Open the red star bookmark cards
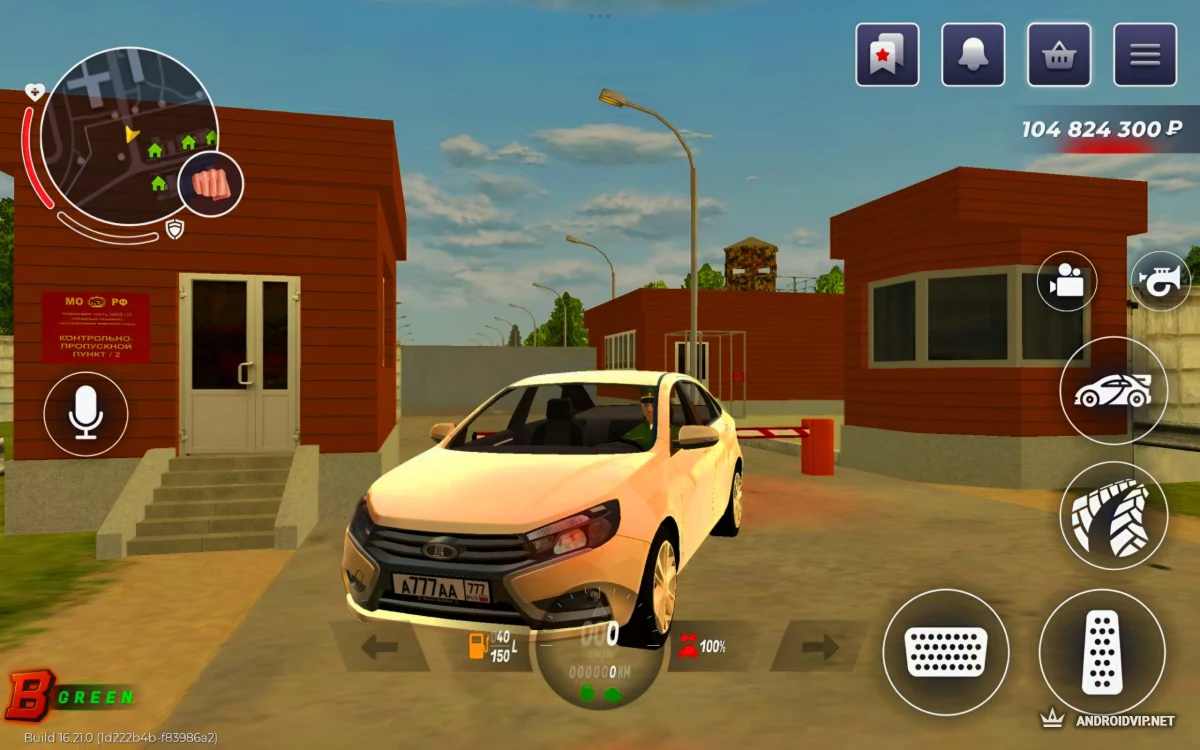 point(887,54)
